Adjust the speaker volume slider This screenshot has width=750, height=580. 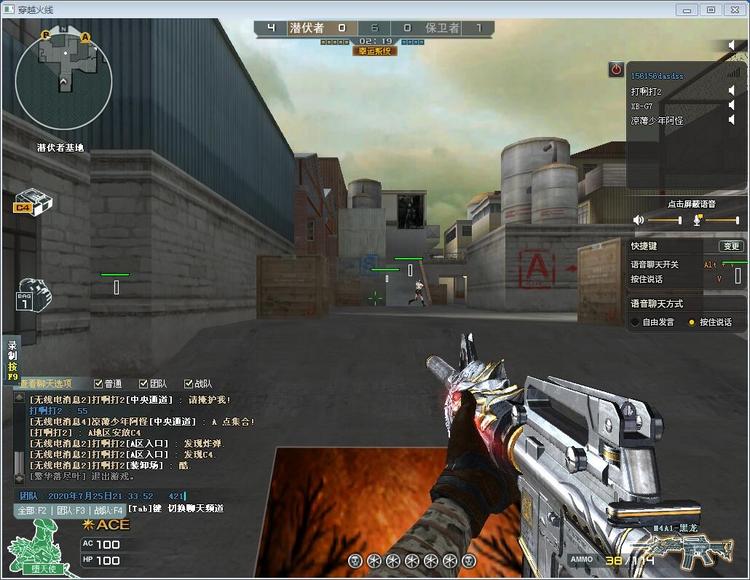tap(665, 219)
